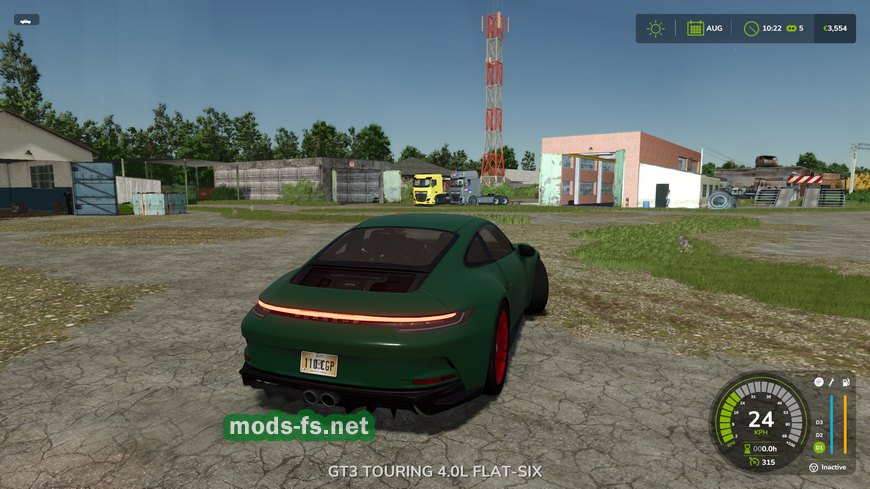870x489 pixels.
Task: Click the clock icon beside 10:22
Action: (751, 28)
